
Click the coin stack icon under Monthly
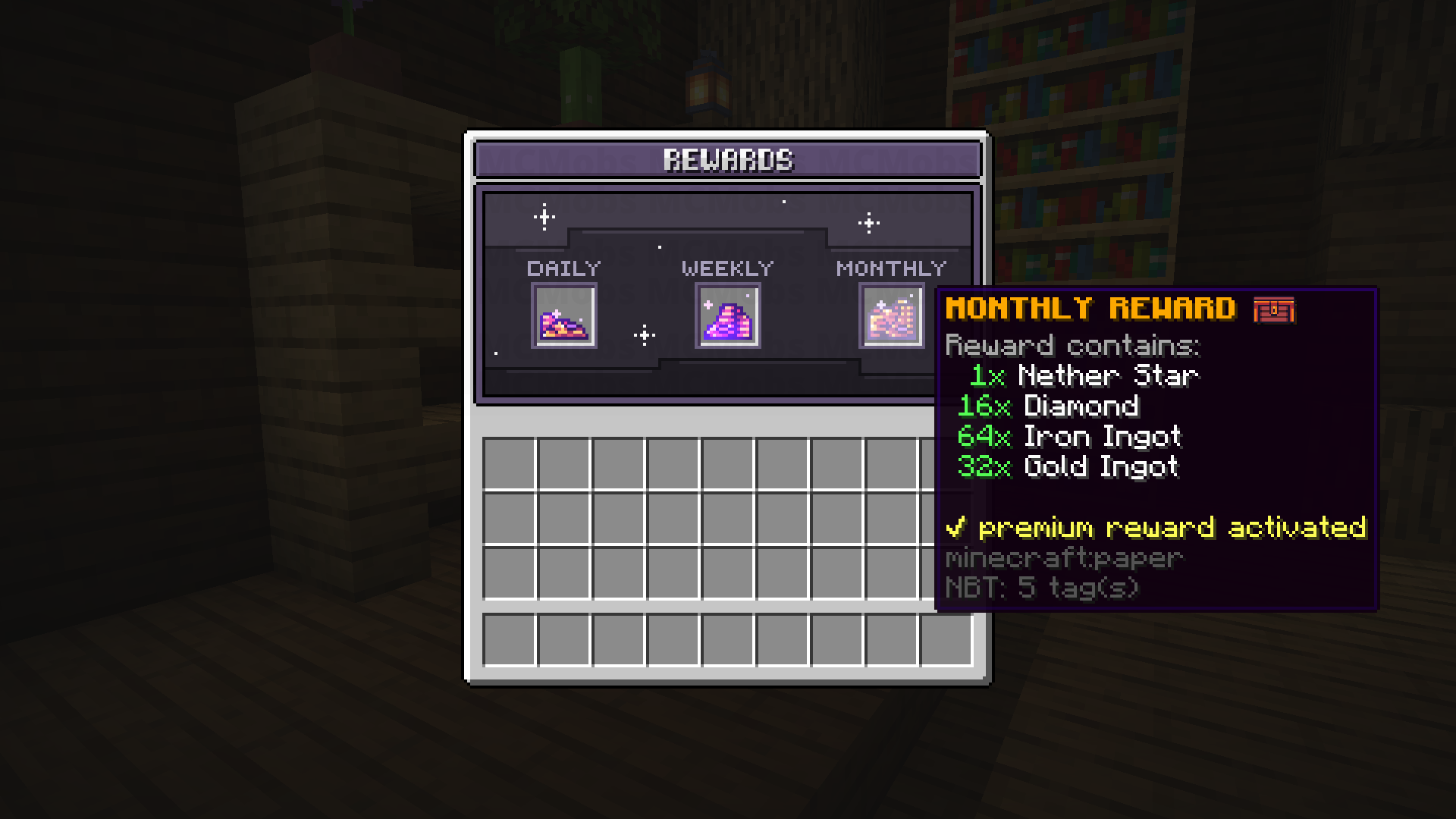pyautogui.click(x=892, y=316)
